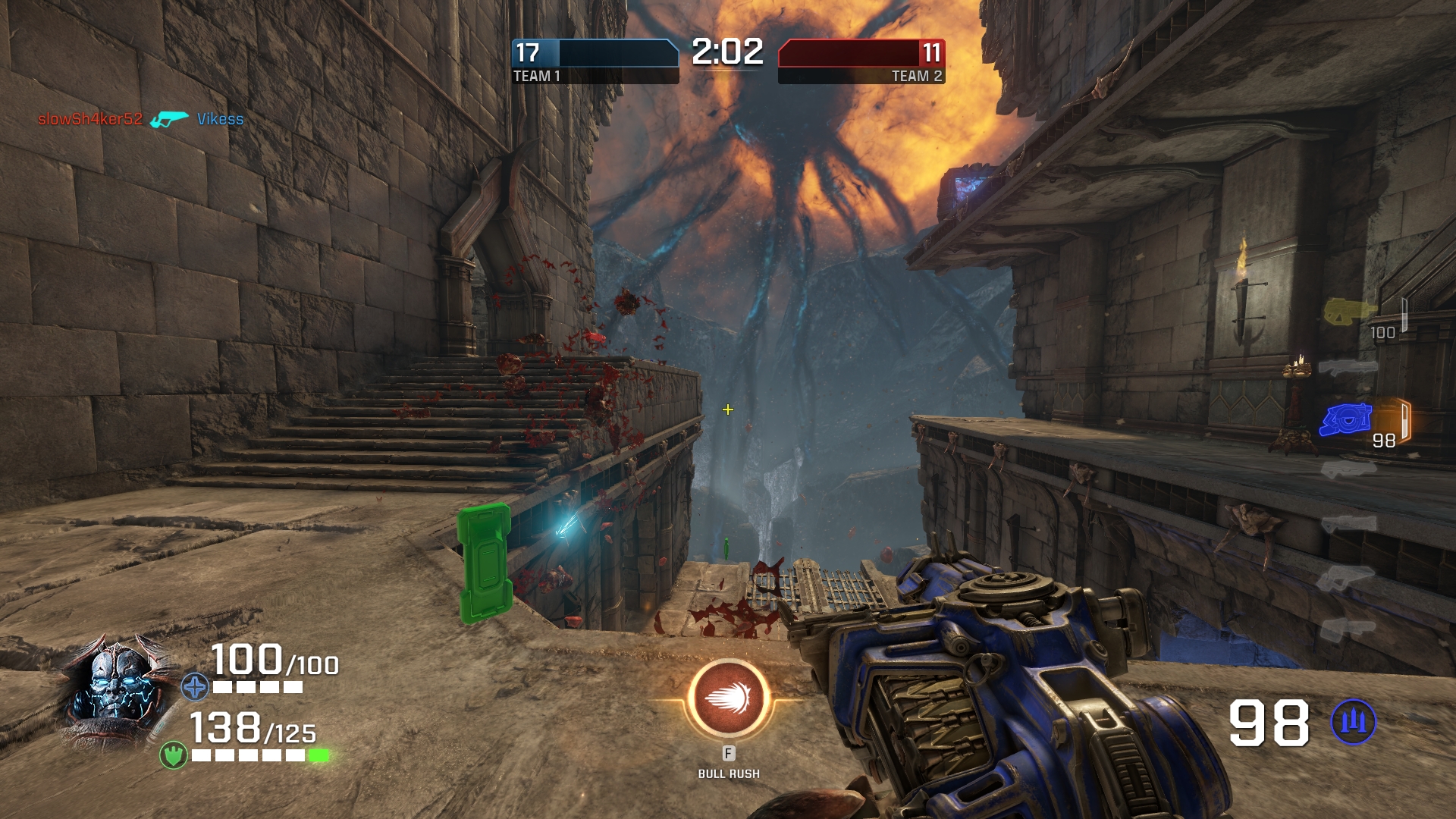Click the blue ammo type icon
Image resolution: width=1456 pixels, height=819 pixels.
click(1354, 722)
